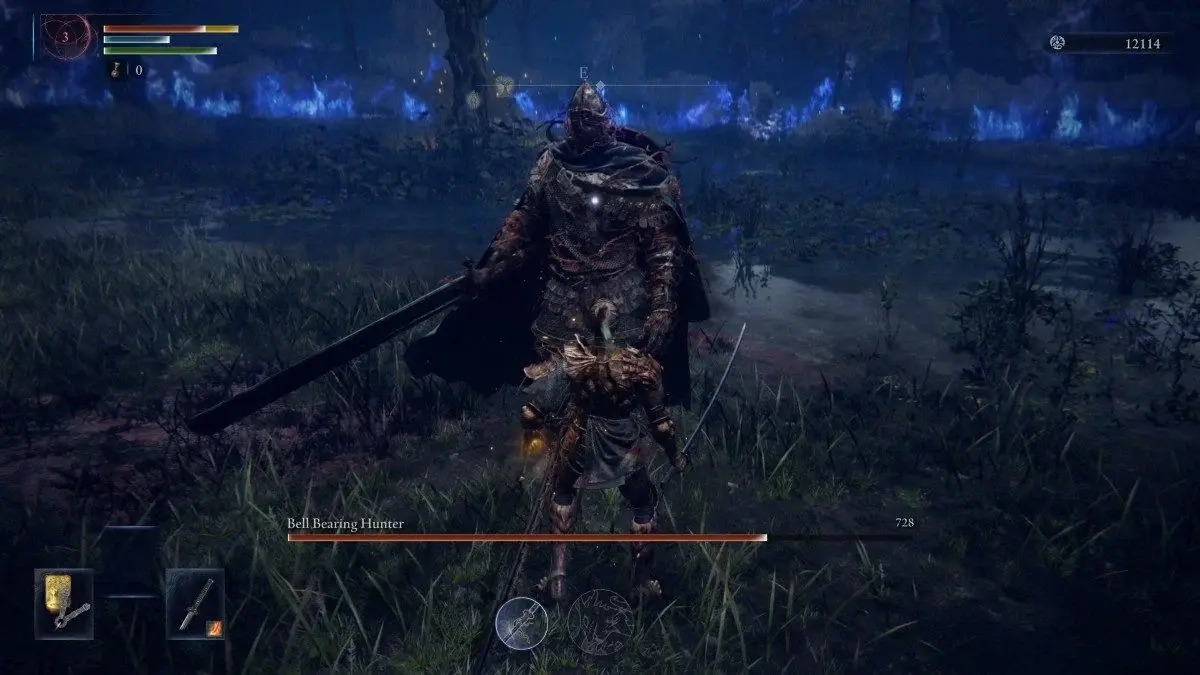
Task: Click the level 3 emblem
Action: (x=66, y=37)
